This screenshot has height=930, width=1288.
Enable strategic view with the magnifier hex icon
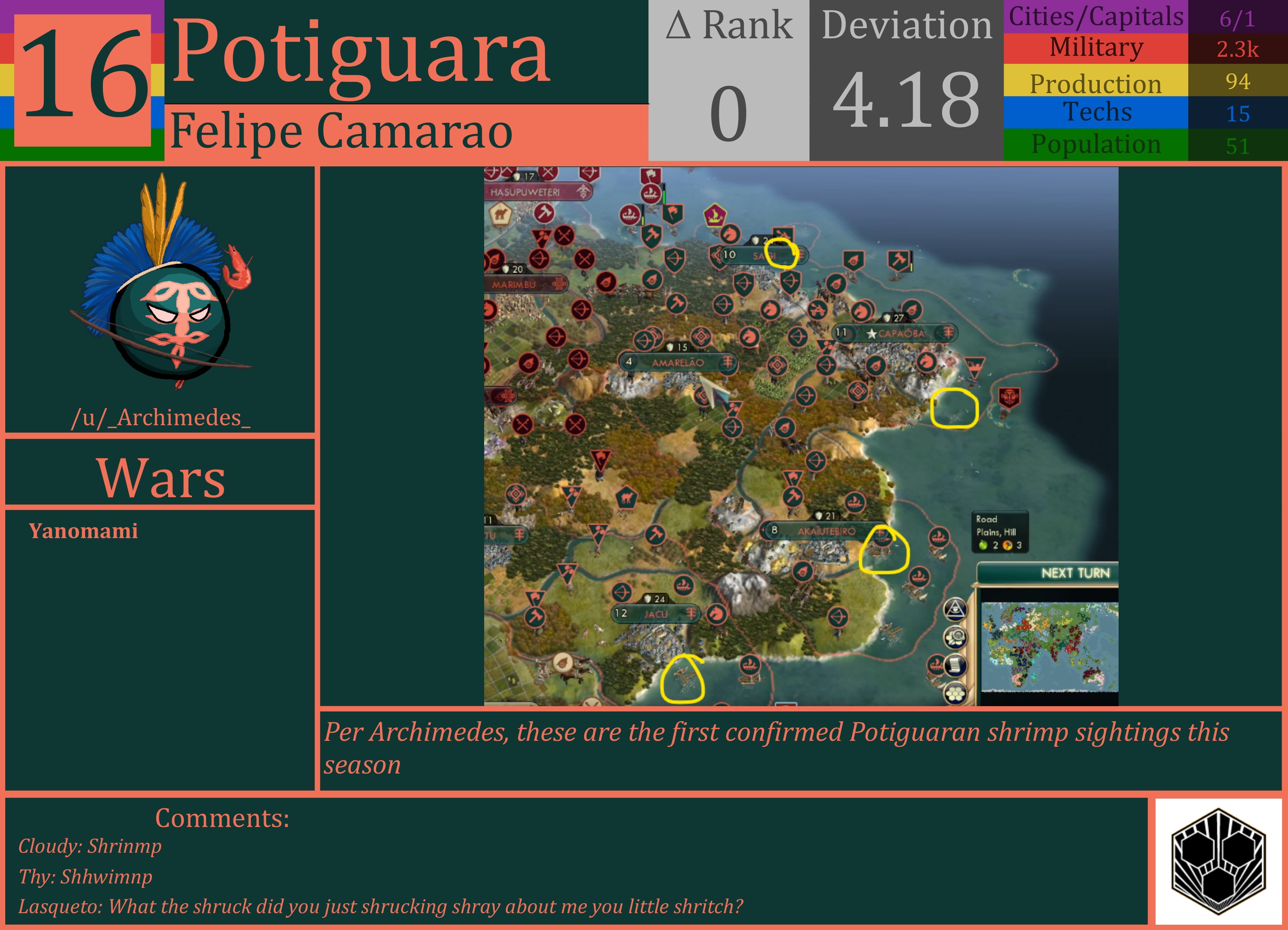point(955,637)
